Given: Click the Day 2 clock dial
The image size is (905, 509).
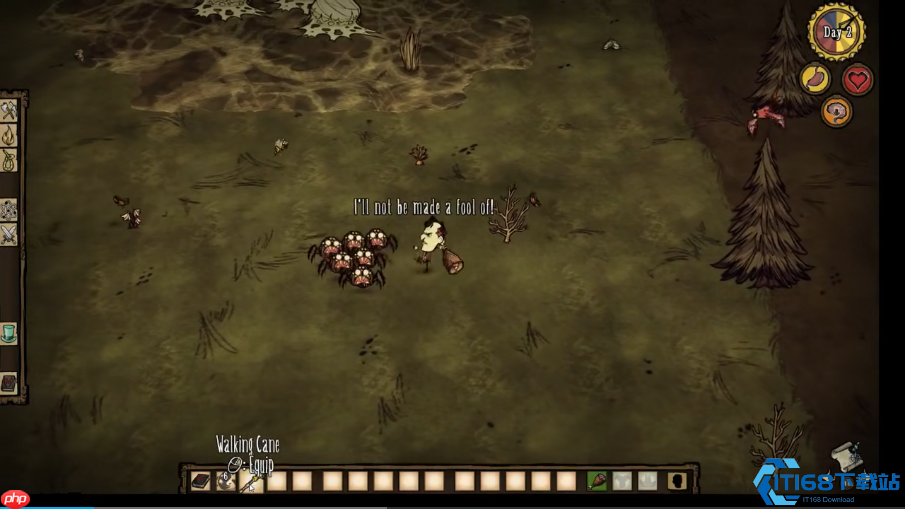Looking at the screenshot, I should point(836,32).
